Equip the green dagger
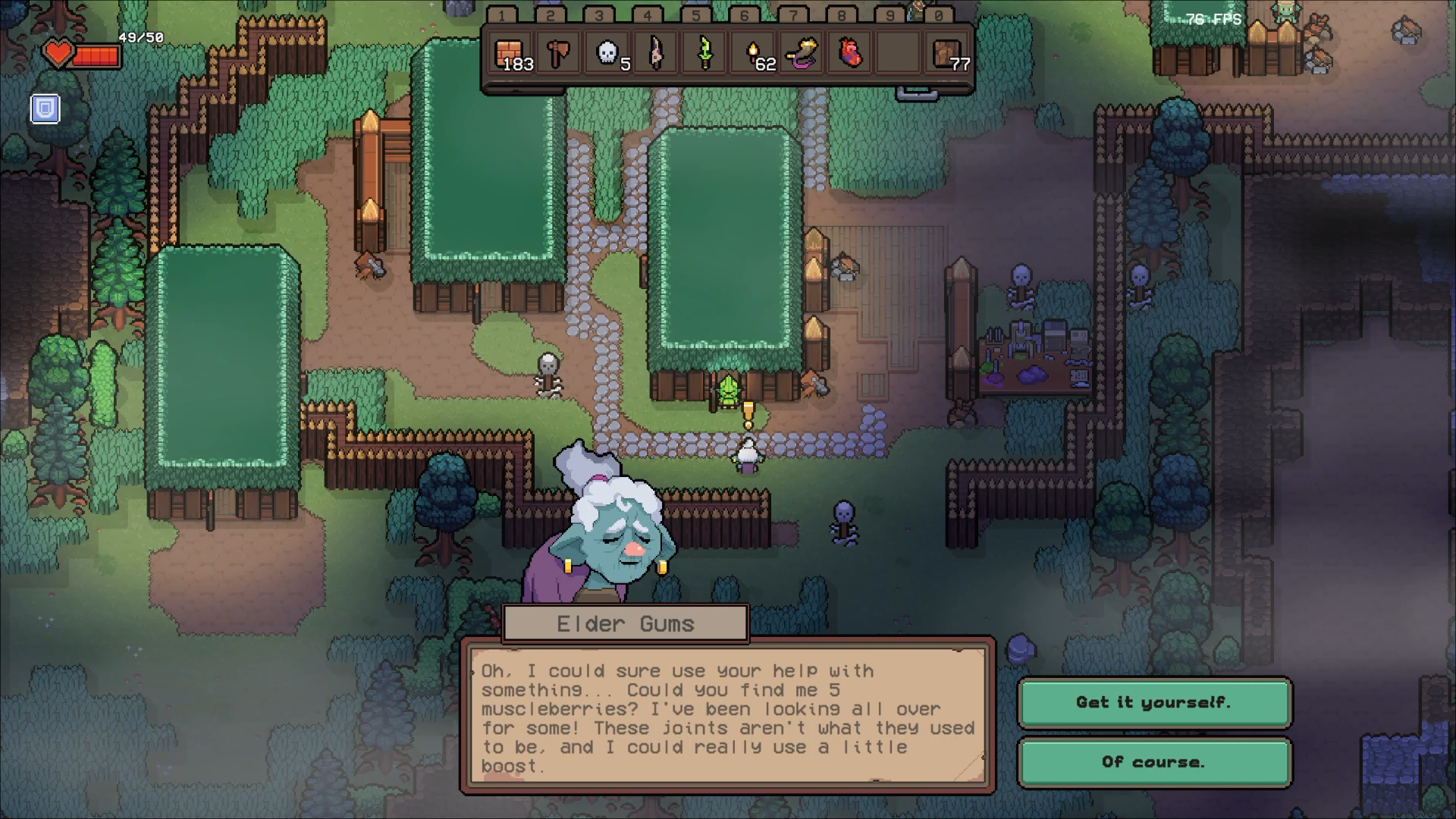1456x819 pixels. coord(704,54)
